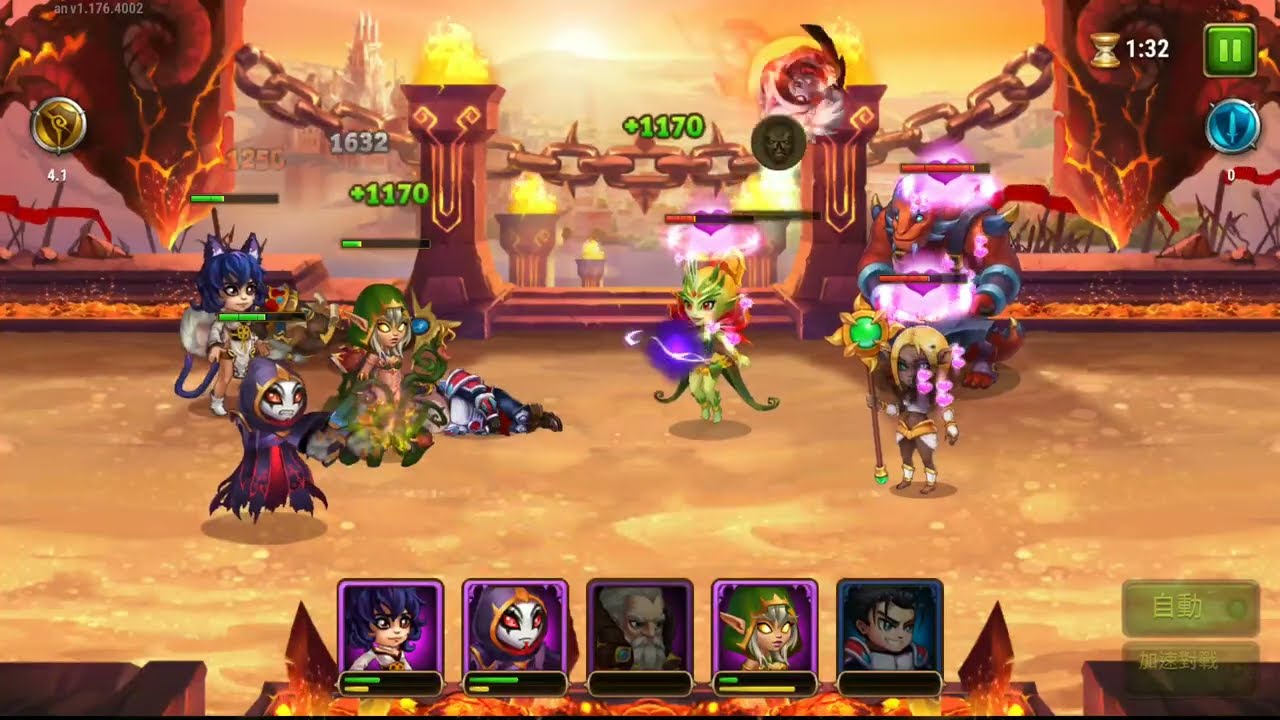Image resolution: width=1280 pixels, height=720 pixels.
Task: Click the gold round banner emblem
Action: 58,127
